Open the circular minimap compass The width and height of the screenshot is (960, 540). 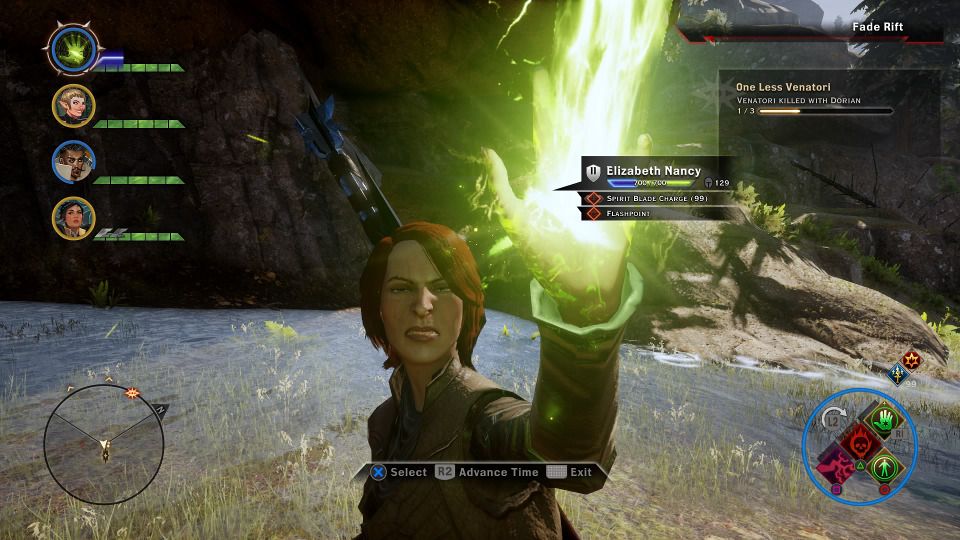pyautogui.click(x=104, y=442)
